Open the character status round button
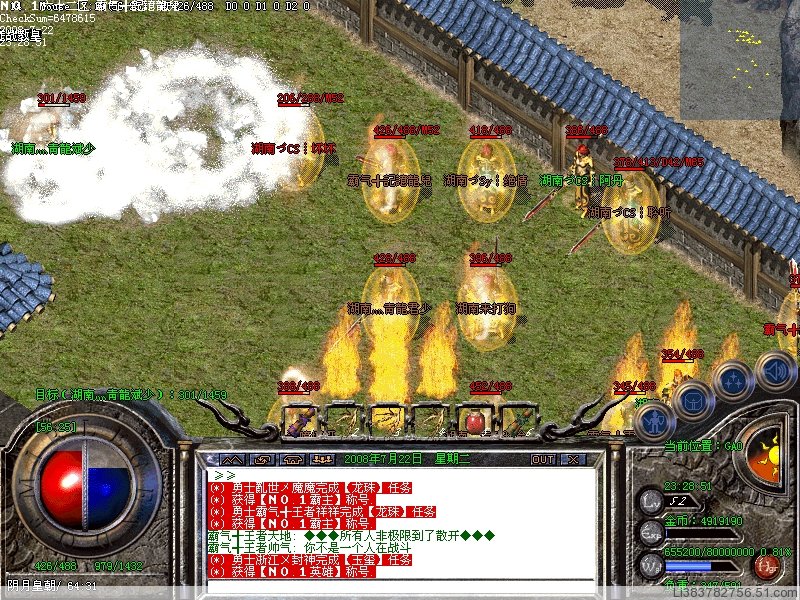Viewport: 800px width, 600px height. pos(652,420)
